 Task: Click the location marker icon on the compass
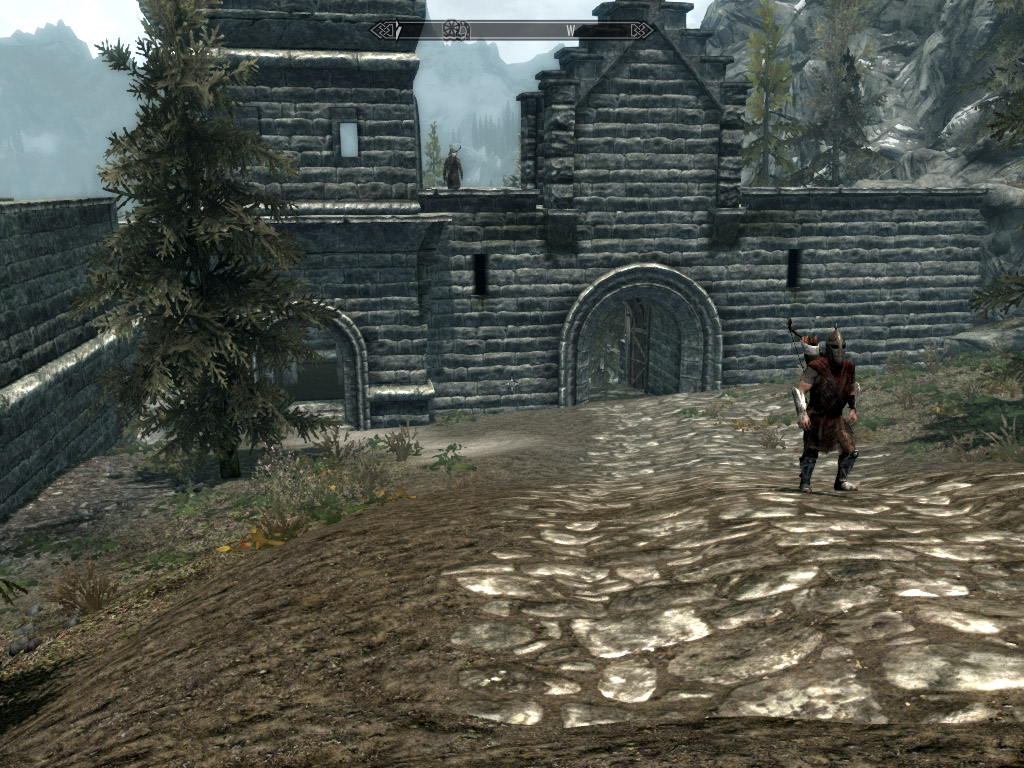[x=456, y=30]
